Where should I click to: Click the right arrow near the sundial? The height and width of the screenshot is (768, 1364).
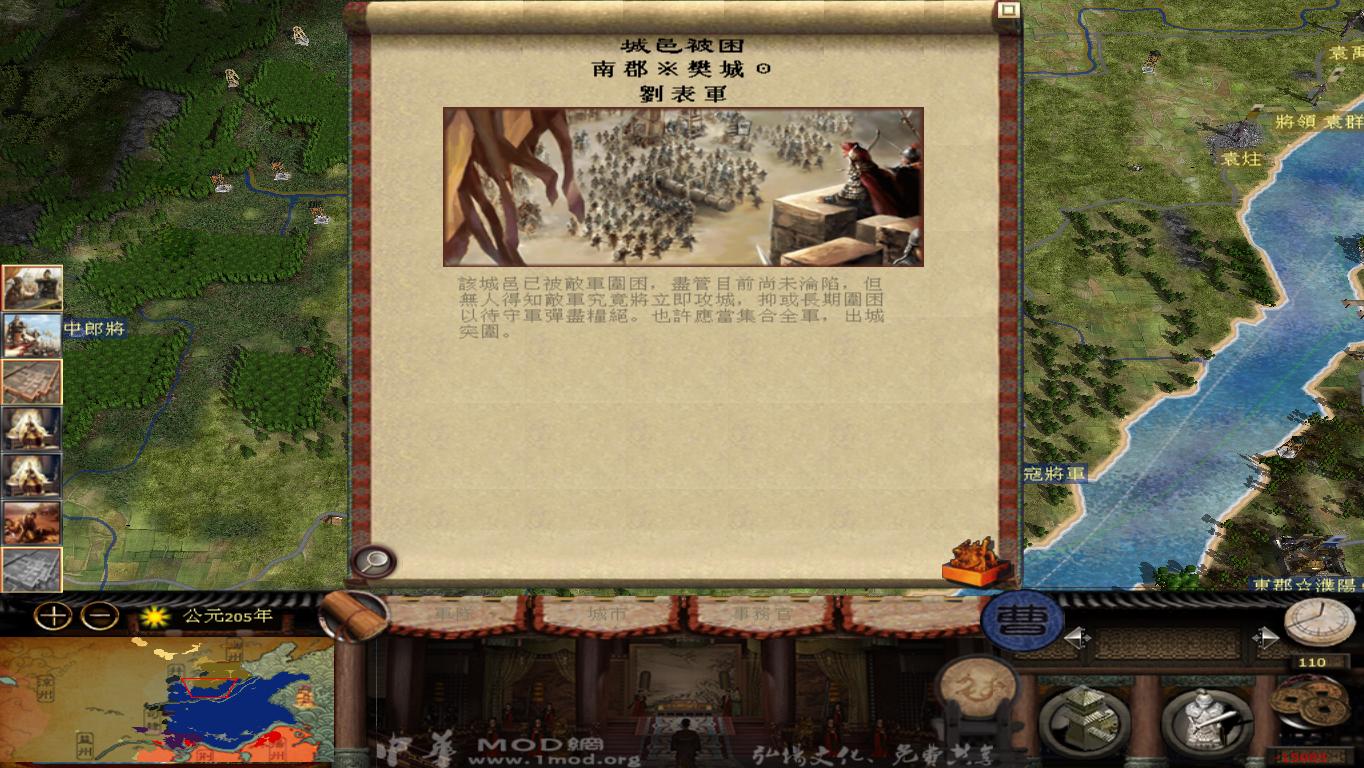click(x=1266, y=636)
